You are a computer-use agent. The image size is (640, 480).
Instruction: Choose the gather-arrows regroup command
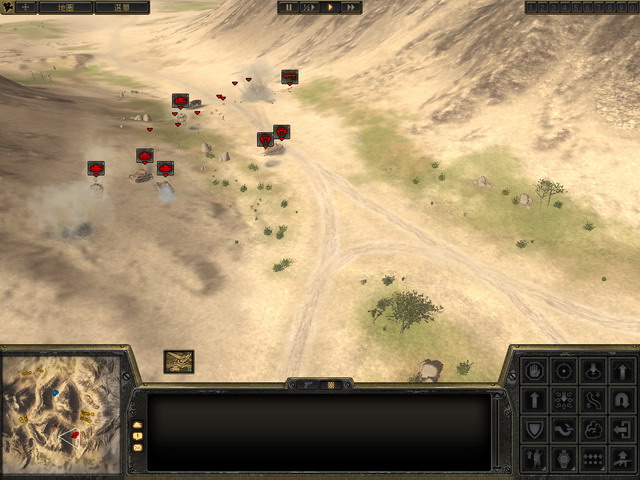[565, 401]
